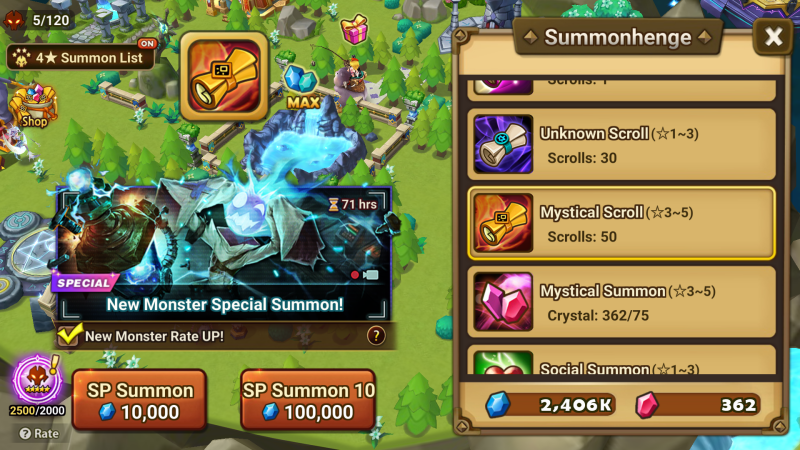This screenshot has height=450, width=800.
Task: Open the gift box icon
Action: 354,29
